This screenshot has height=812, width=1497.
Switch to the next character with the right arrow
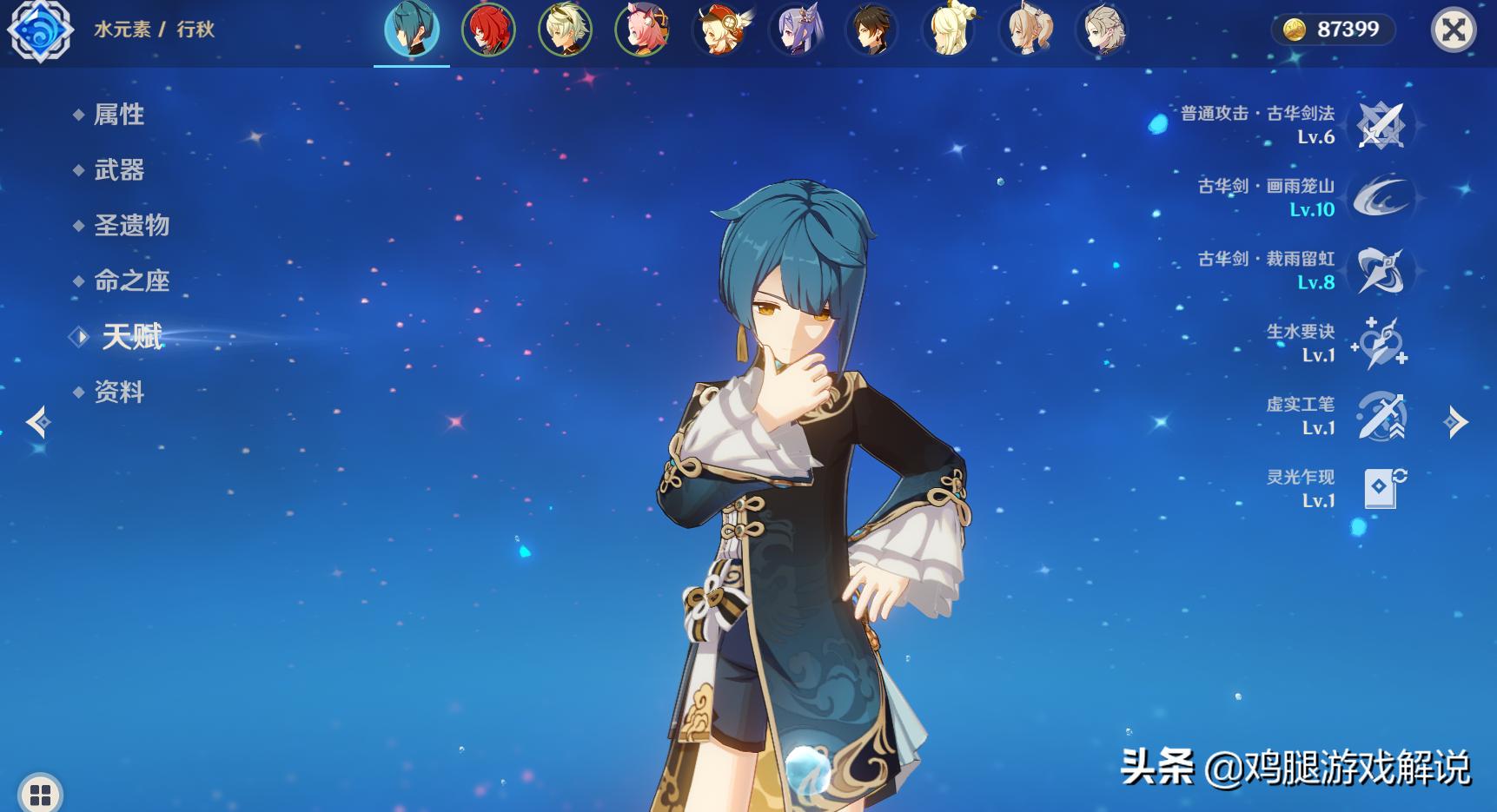click(1455, 423)
